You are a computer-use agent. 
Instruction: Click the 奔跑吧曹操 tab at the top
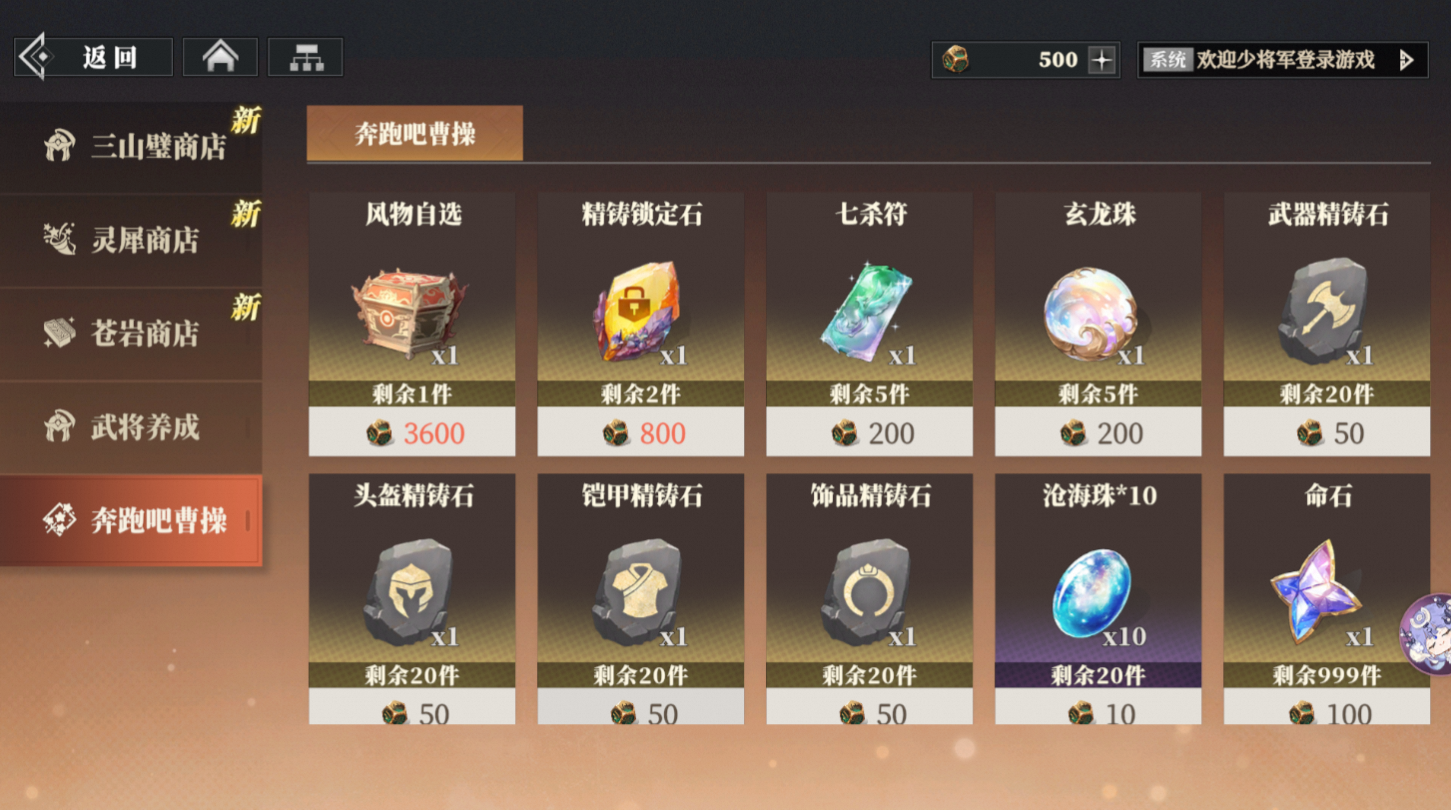pos(416,132)
